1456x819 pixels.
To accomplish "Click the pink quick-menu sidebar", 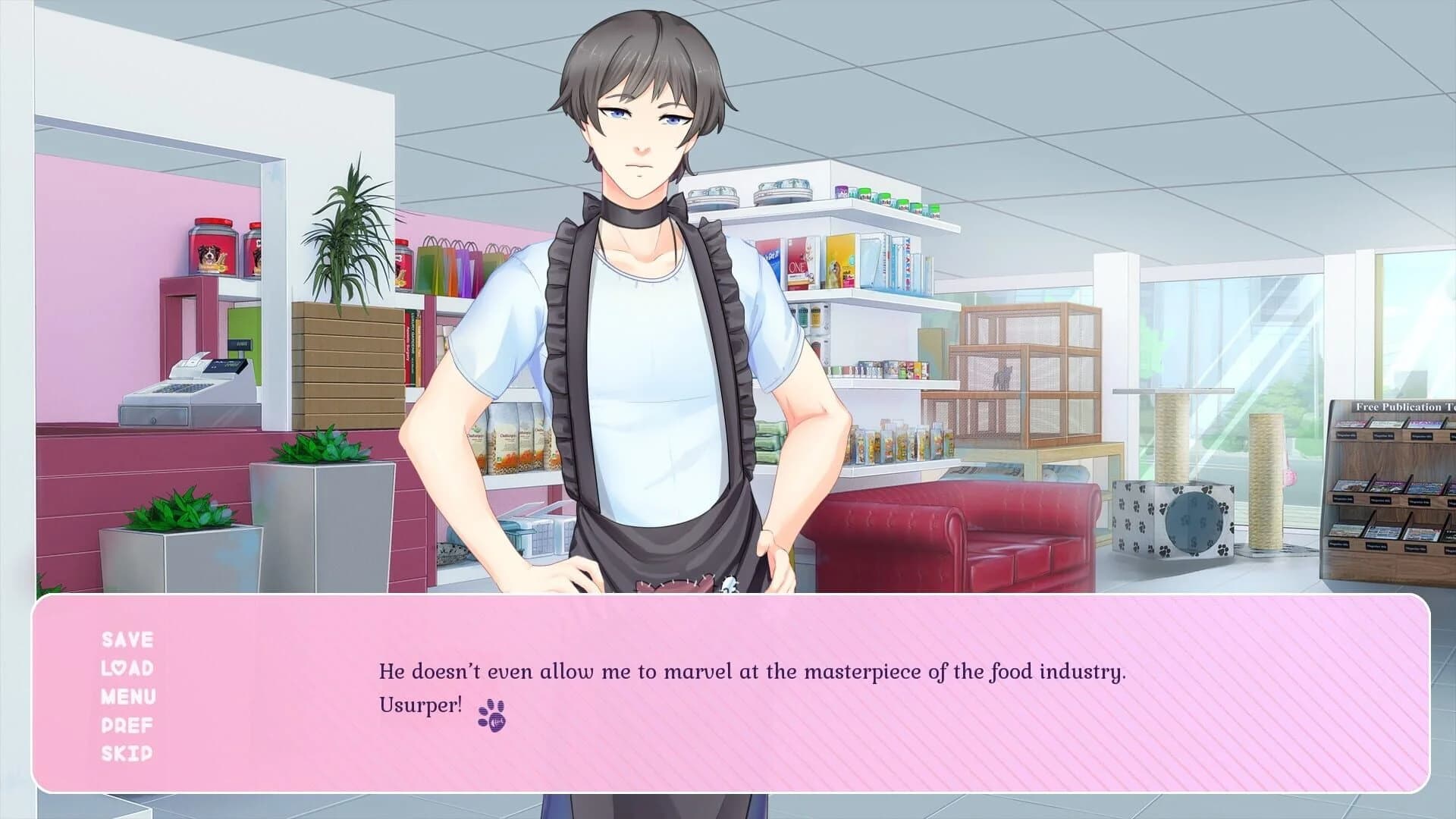I will [x=127, y=698].
